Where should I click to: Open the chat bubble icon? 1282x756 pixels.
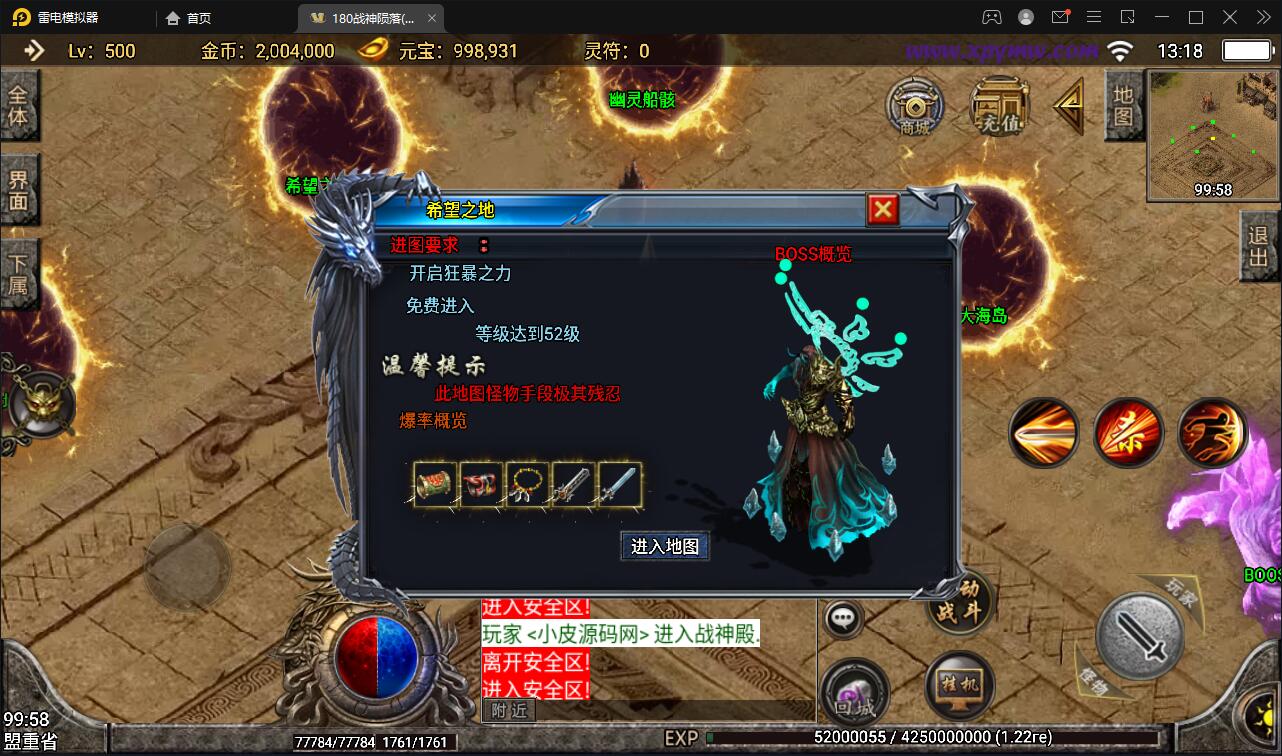[x=843, y=618]
